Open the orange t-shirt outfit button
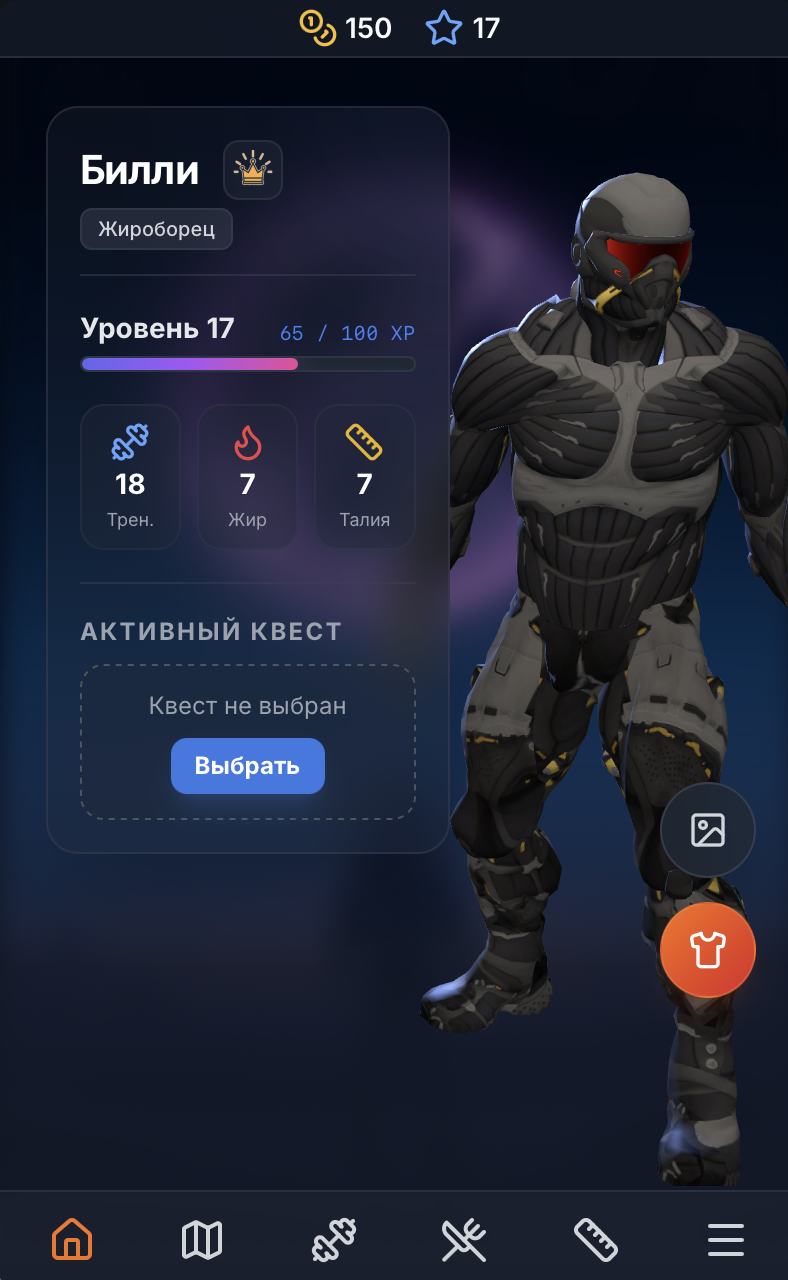The height and width of the screenshot is (1280, 788). (x=708, y=950)
